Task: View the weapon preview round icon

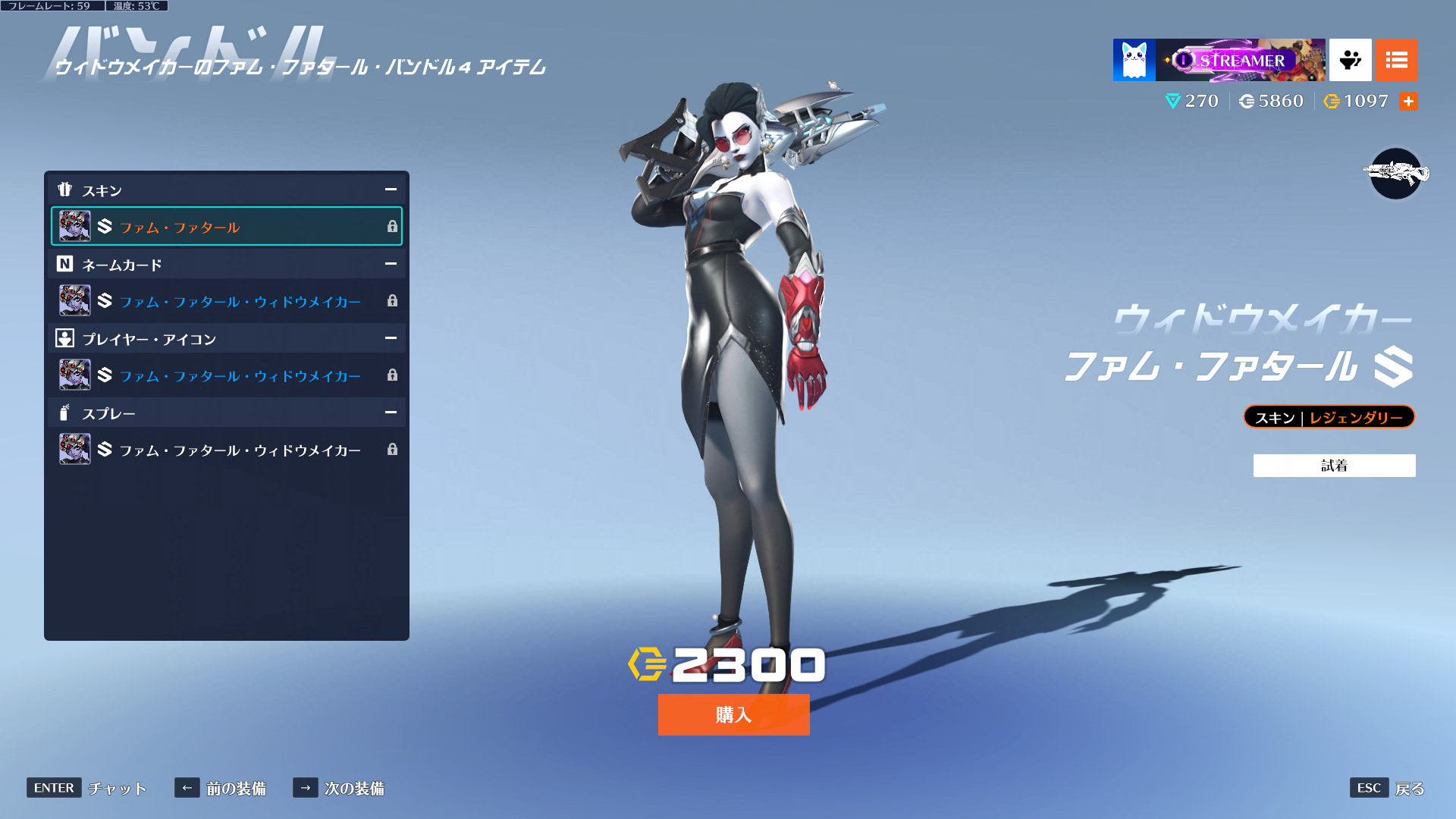Action: pos(1395,174)
